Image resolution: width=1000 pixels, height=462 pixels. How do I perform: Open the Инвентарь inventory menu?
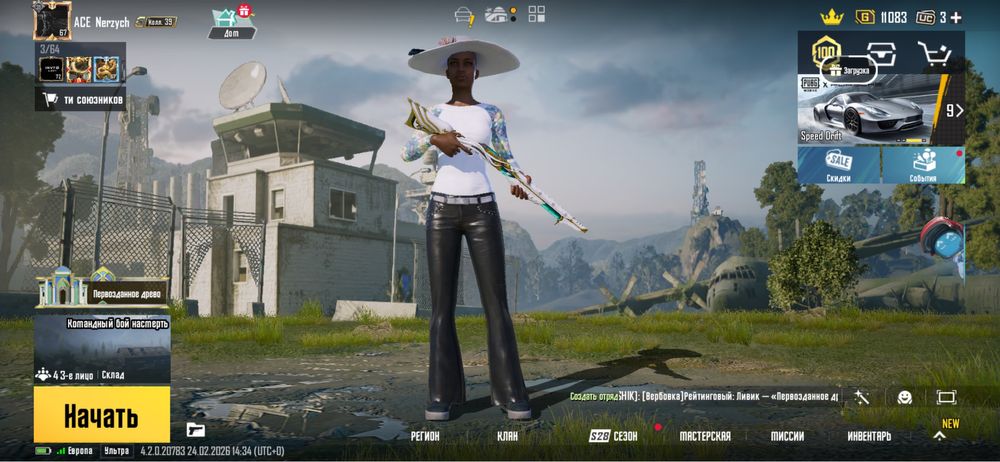coord(869,436)
